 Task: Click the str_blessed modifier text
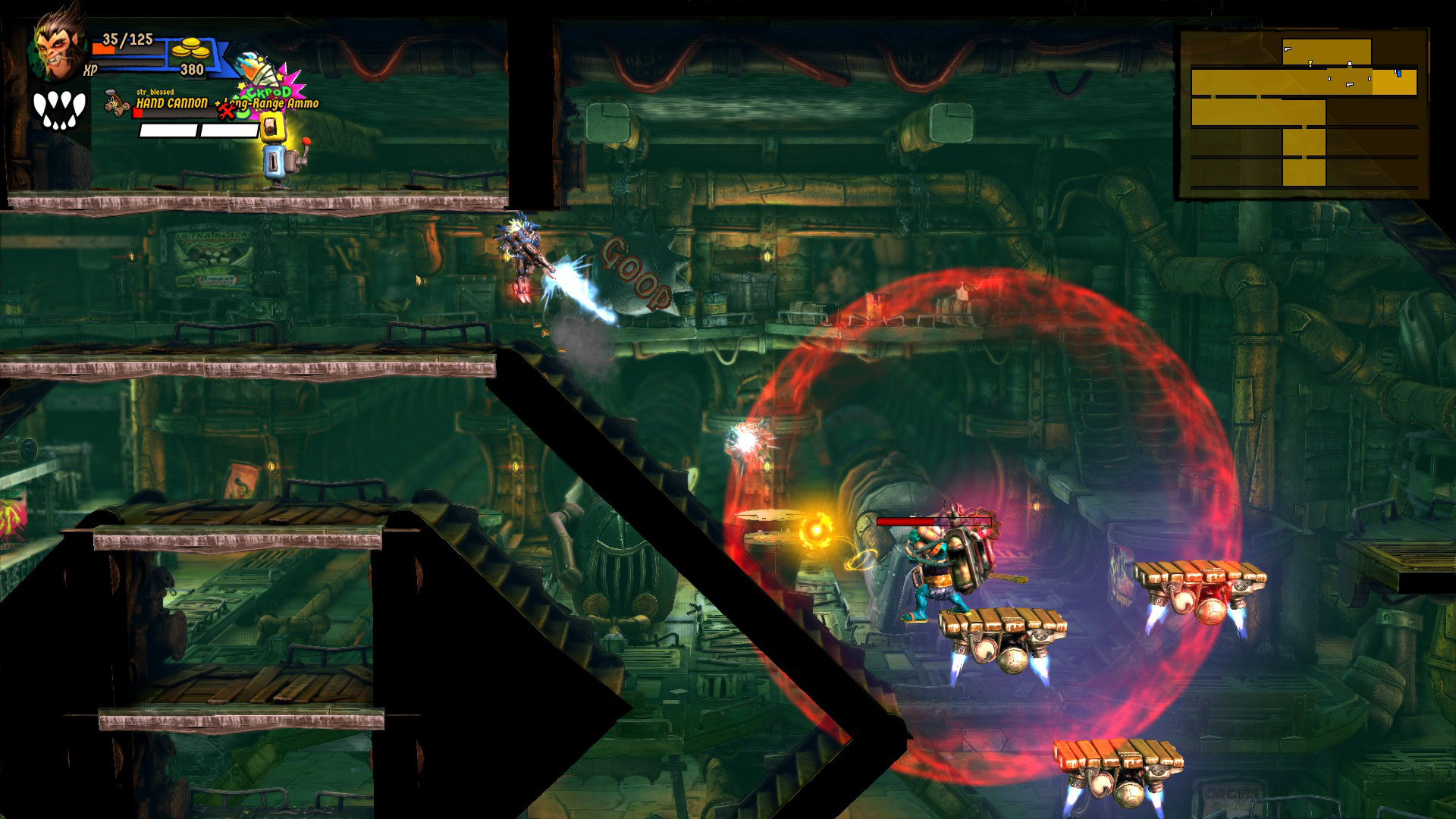[x=155, y=93]
